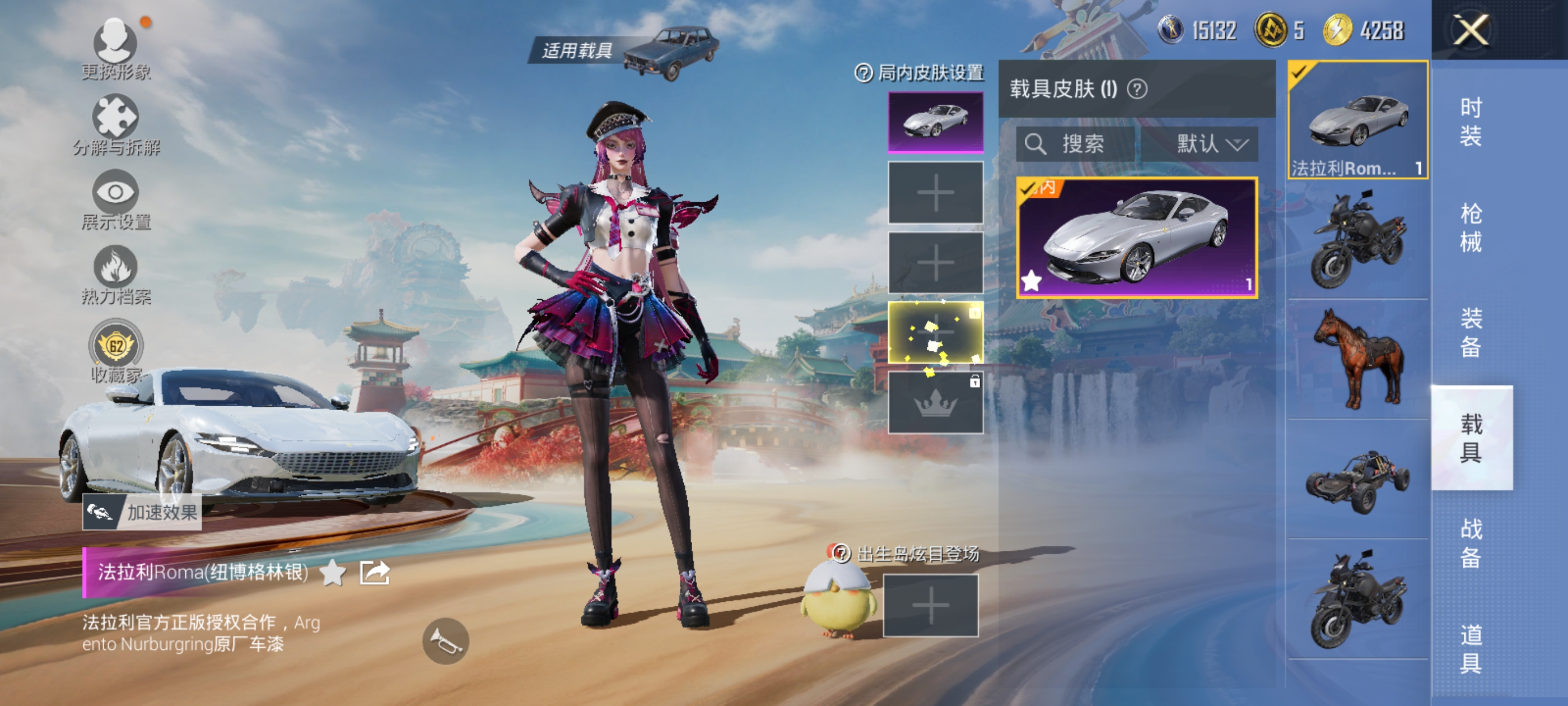
Task: Switch to the 战备 tab
Action: pyautogui.click(x=1471, y=543)
